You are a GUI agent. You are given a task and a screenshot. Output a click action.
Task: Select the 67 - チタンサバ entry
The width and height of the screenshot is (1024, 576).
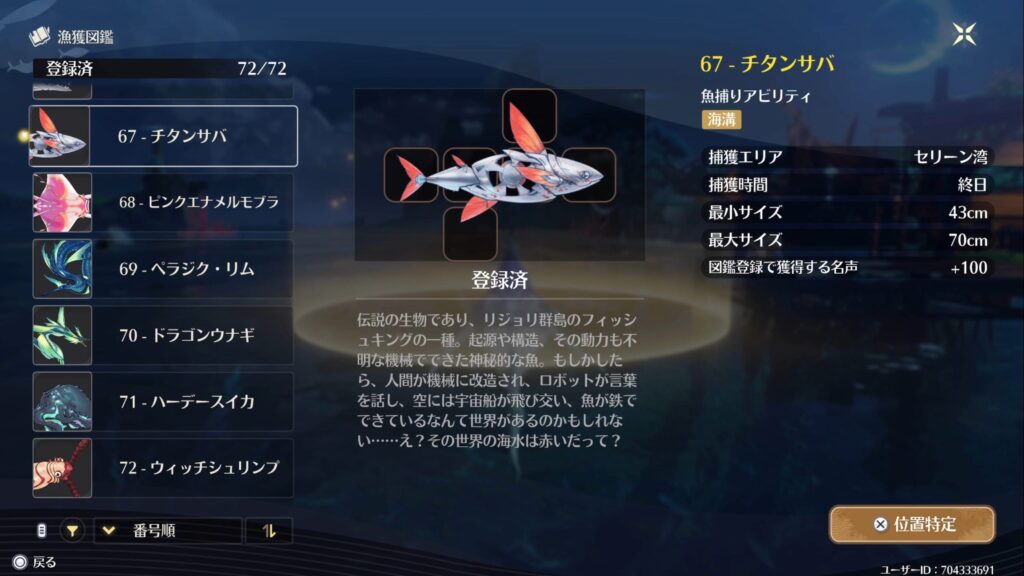click(x=163, y=136)
